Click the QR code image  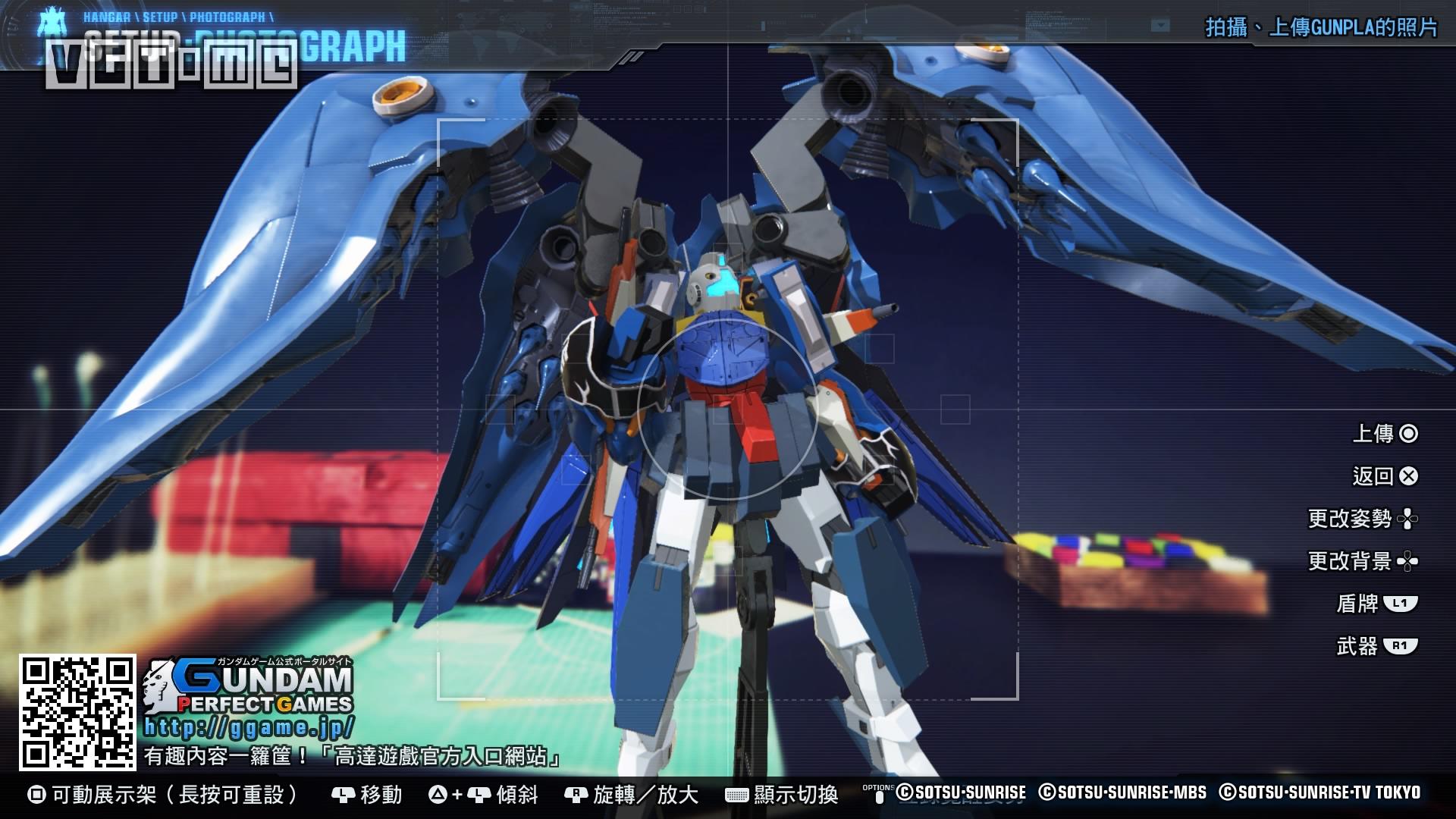click(x=77, y=713)
